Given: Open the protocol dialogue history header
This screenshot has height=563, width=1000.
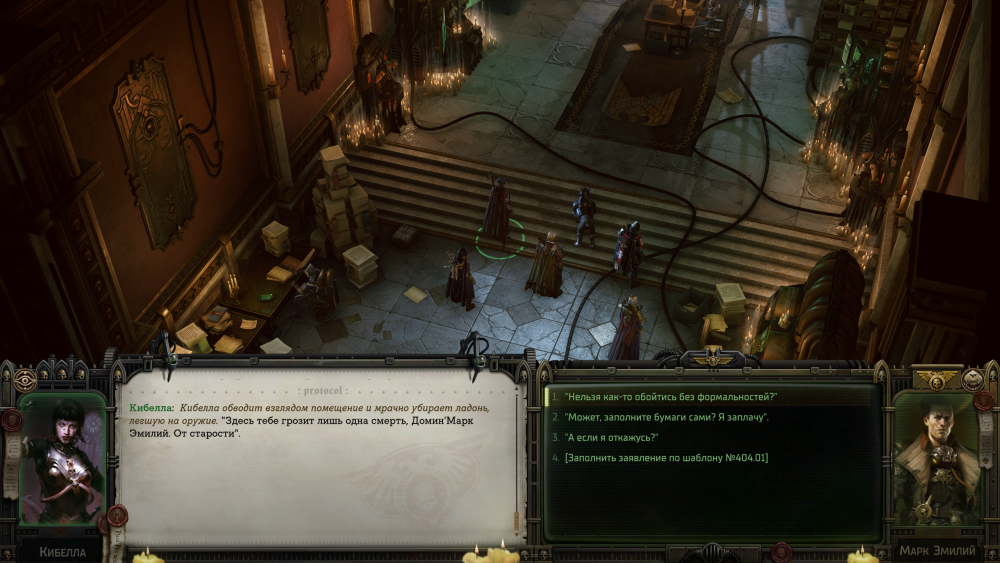Looking at the screenshot, I should (322, 391).
